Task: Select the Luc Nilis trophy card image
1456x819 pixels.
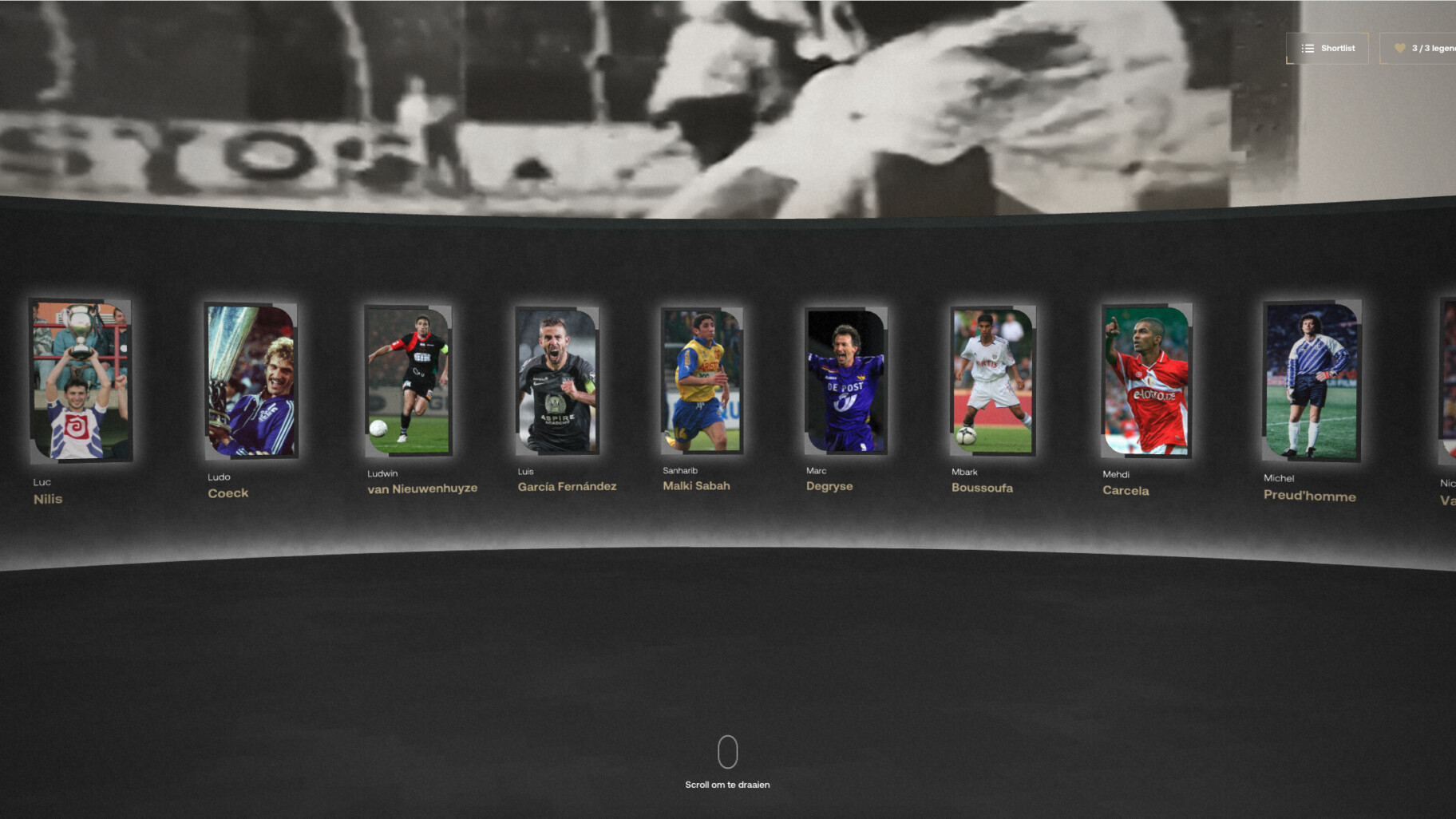Action: [x=80, y=379]
